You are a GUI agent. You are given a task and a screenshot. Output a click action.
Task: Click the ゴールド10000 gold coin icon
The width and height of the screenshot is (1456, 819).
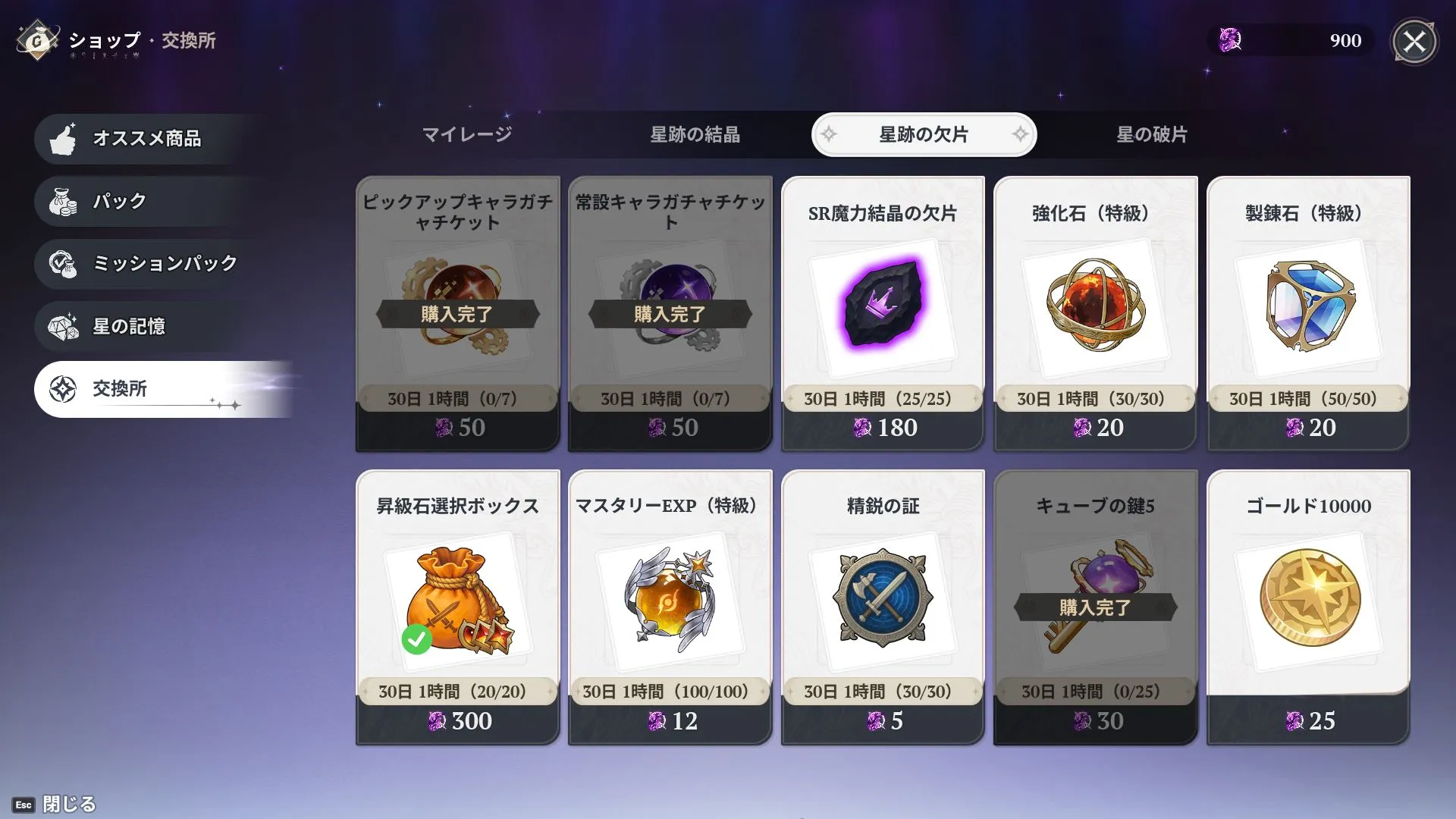[x=1307, y=599]
